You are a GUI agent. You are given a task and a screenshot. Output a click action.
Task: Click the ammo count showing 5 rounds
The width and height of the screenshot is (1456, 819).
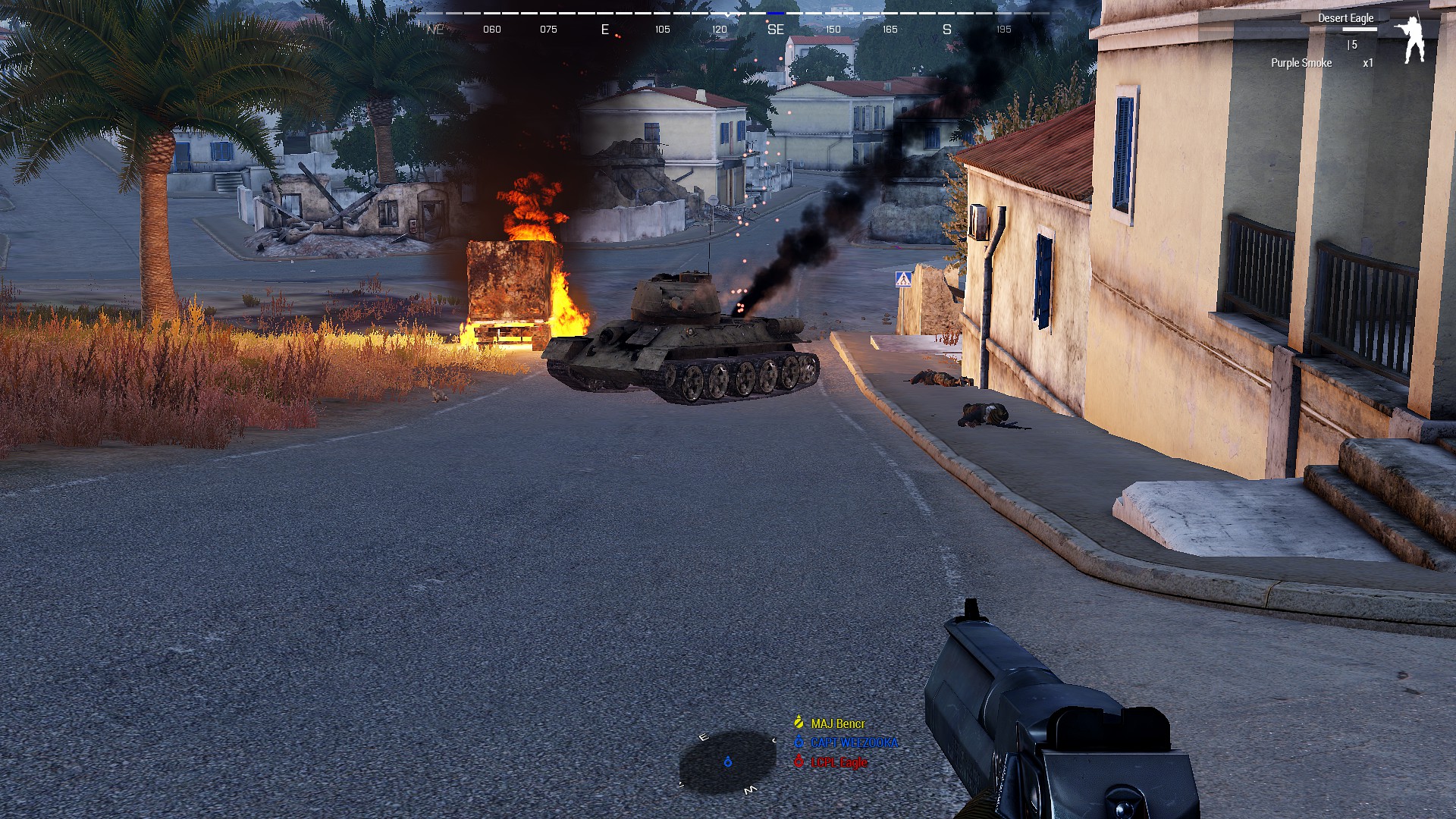tap(1352, 44)
